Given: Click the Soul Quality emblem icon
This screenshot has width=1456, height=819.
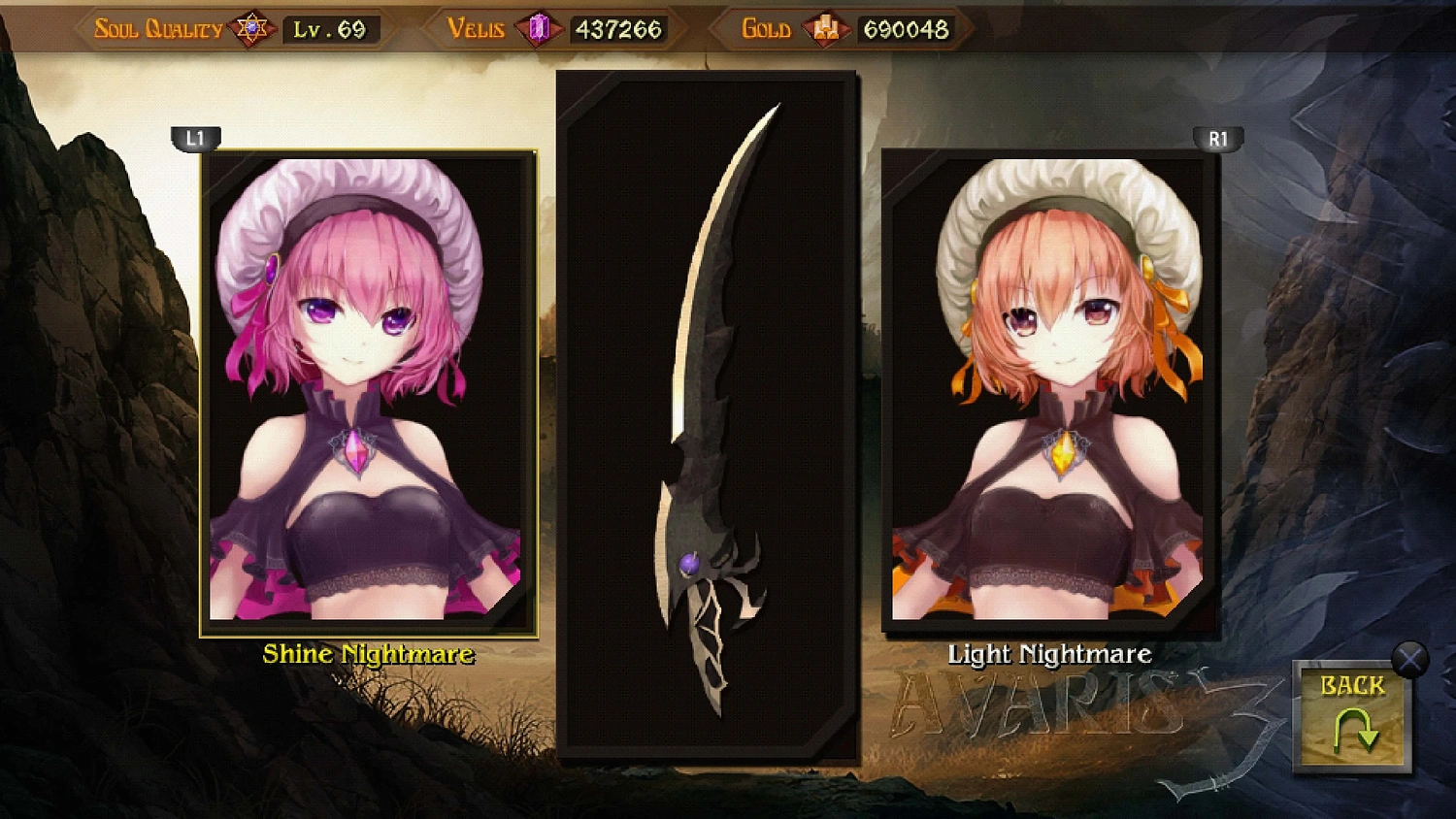Looking at the screenshot, I should [250, 26].
